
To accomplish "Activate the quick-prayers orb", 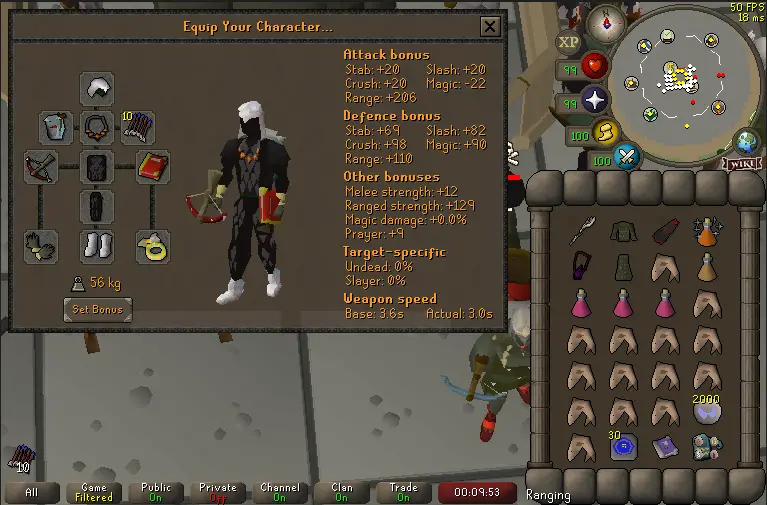I will [597, 100].
